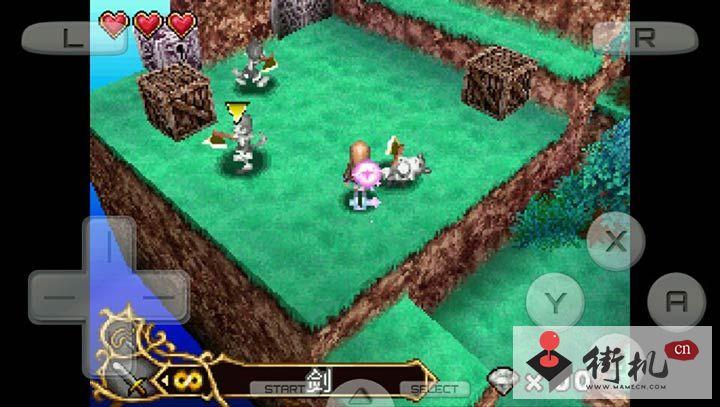Tap the SELECT button

pyautogui.click(x=433, y=388)
